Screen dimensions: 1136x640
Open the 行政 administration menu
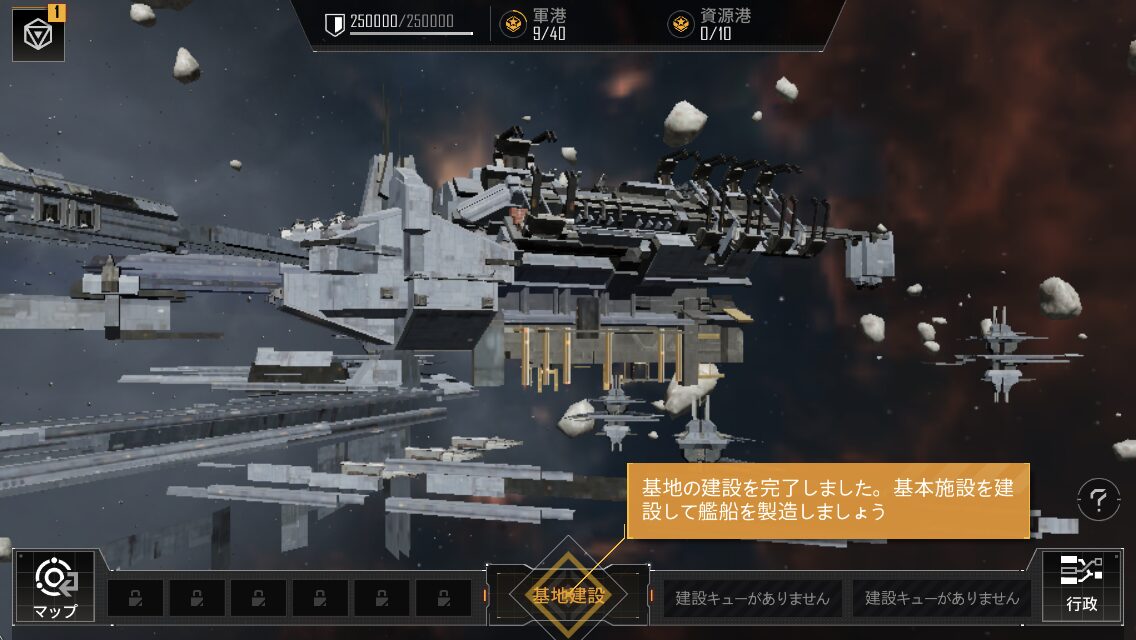point(1081,585)
